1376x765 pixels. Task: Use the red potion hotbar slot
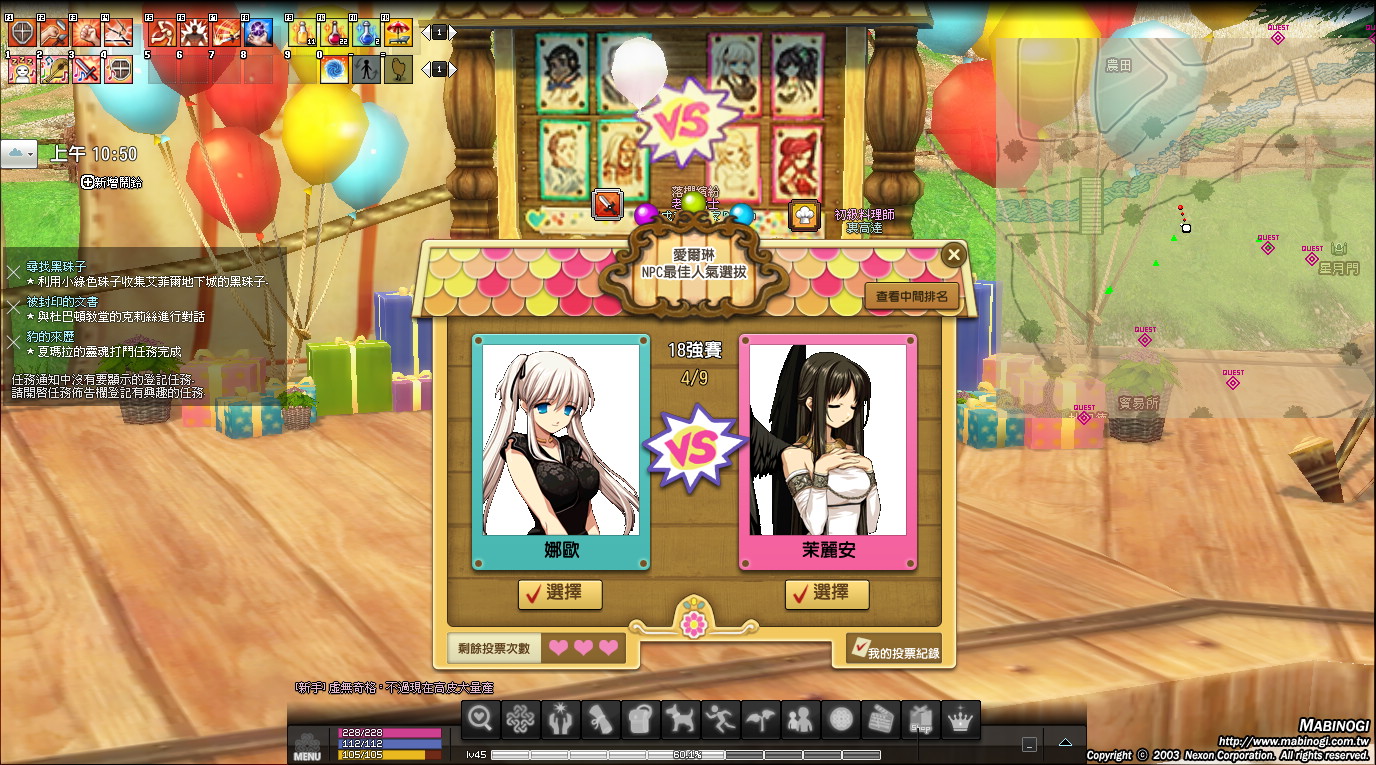coord(334,33)
